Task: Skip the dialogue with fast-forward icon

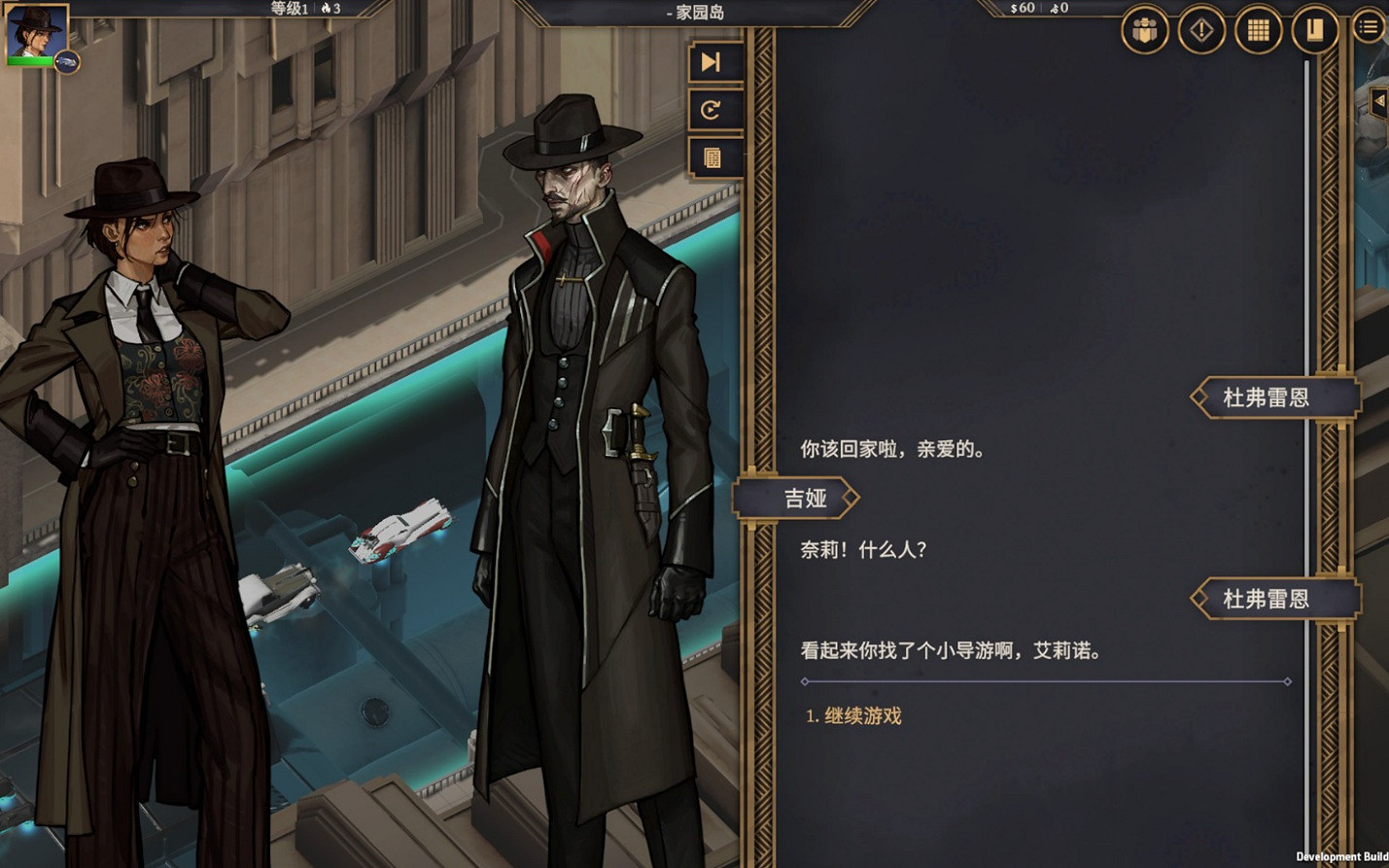Action: click(x=714, y=61)
